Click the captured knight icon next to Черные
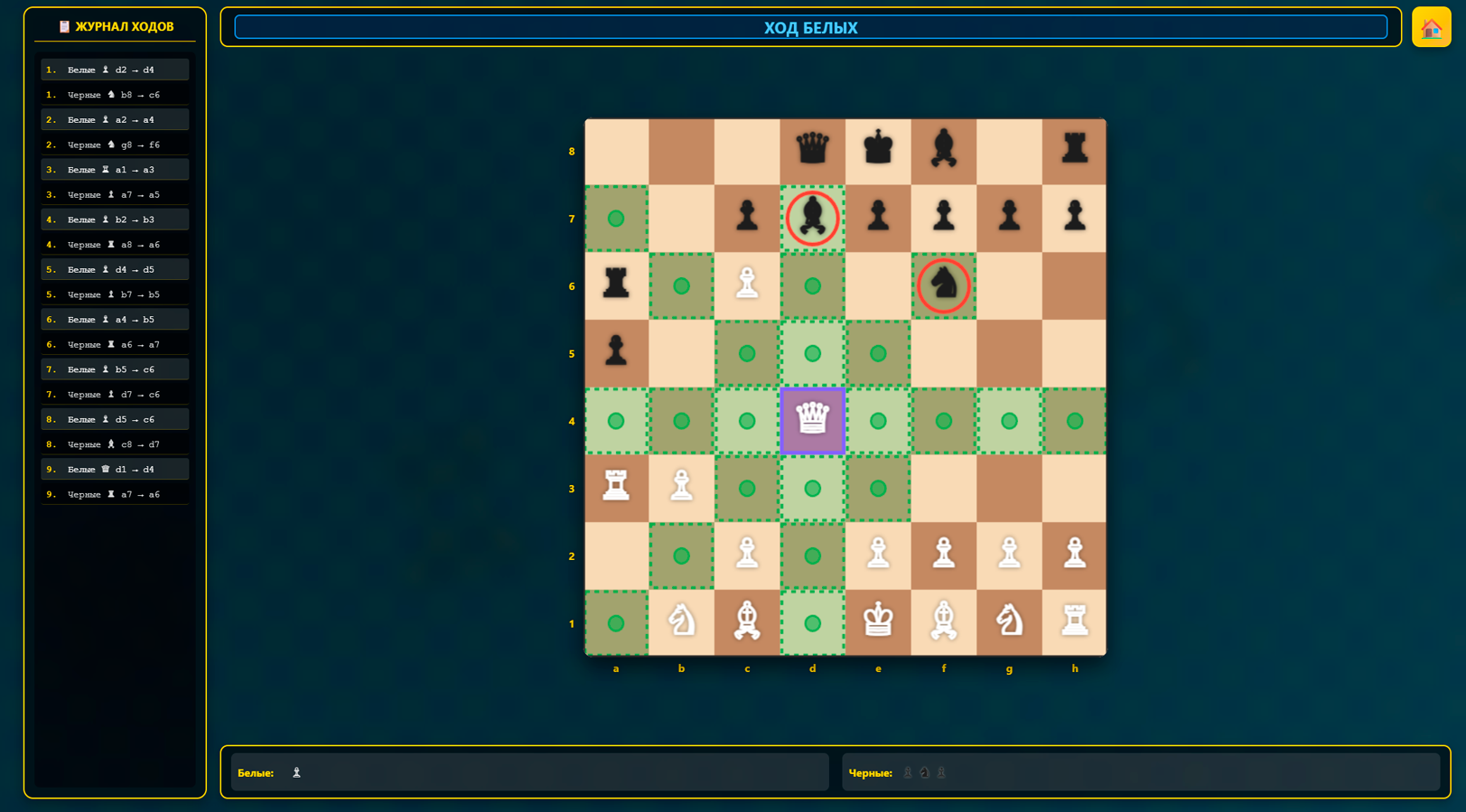Image resolution: width=1466 pixels, height=812 pixels. pos(923,772)
